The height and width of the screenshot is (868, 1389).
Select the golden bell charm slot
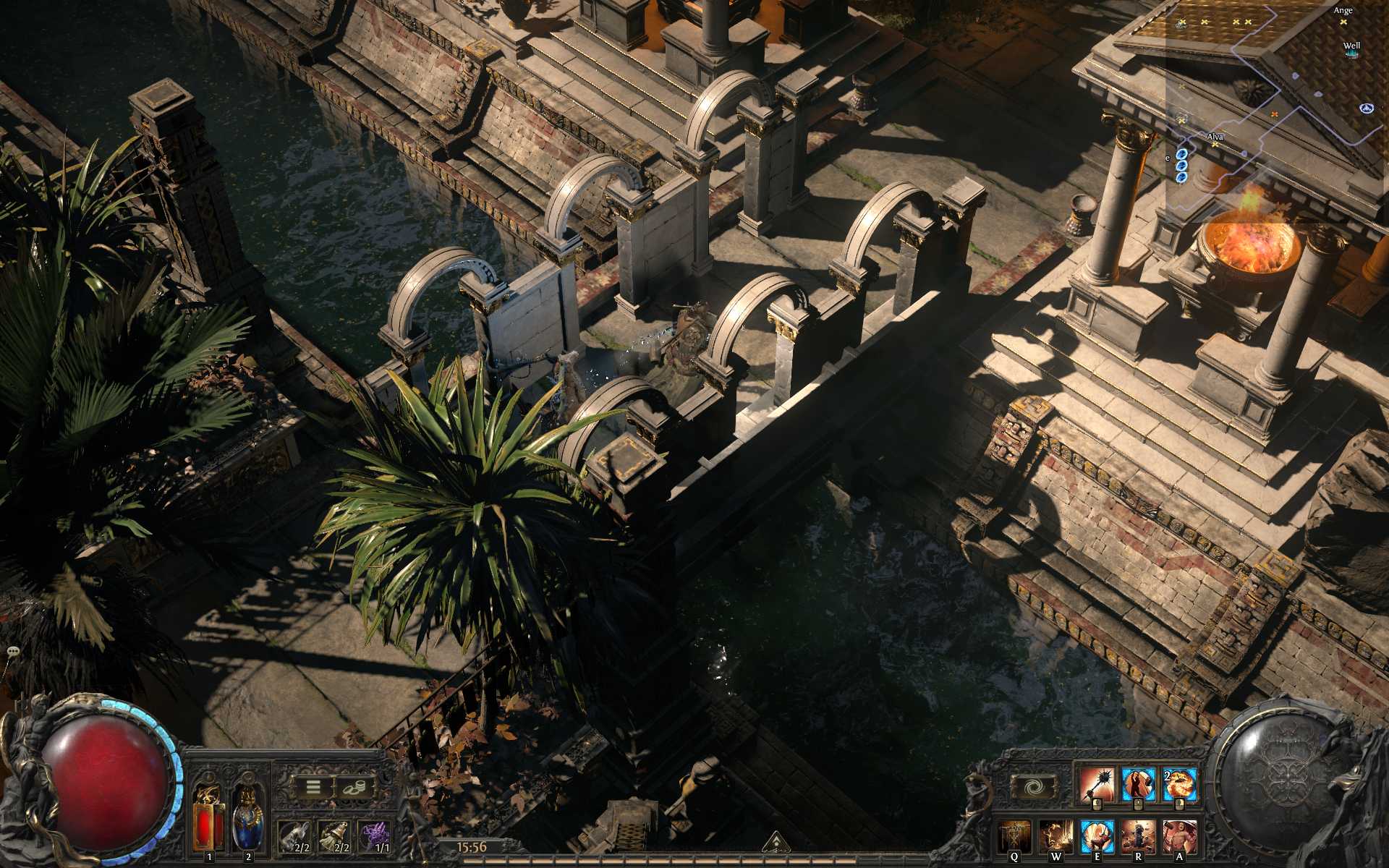pyautogui.click(x=335, y=836)
